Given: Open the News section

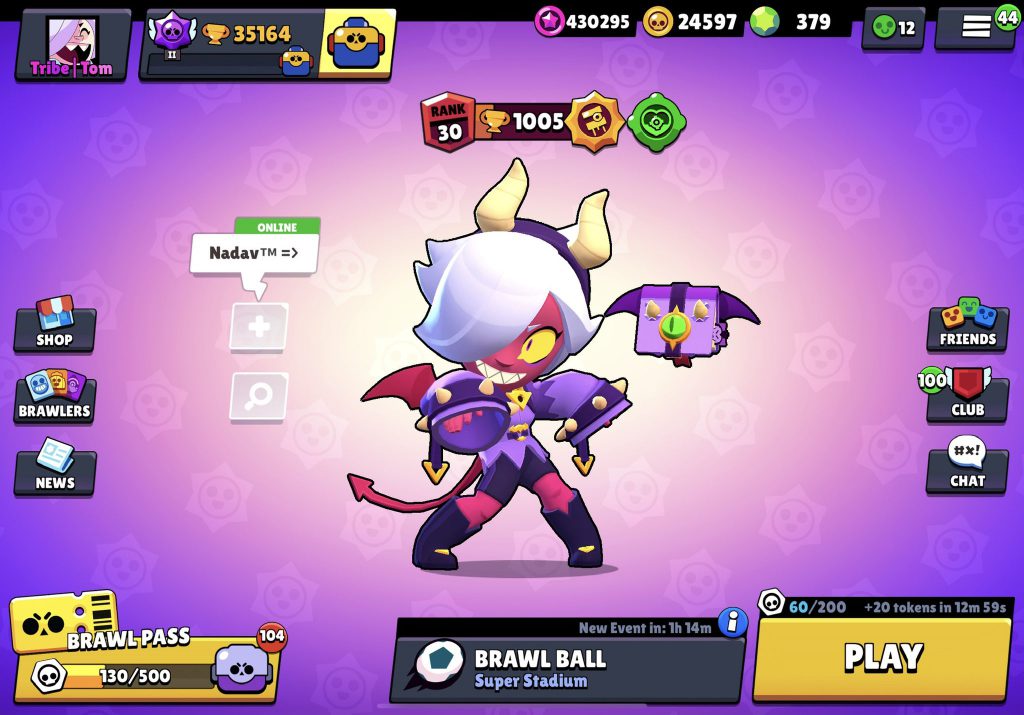Looking at the screenshot, I should point(55,468).
